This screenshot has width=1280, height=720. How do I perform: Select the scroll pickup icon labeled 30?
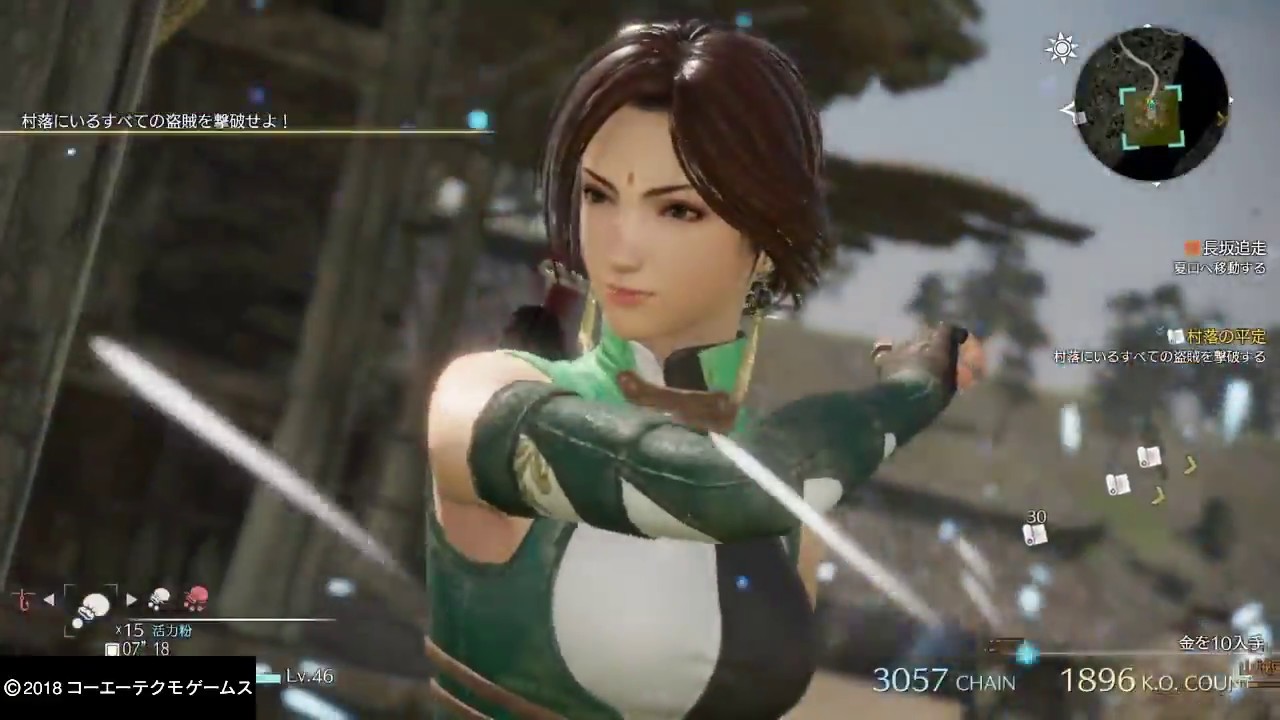(1035, 535)
